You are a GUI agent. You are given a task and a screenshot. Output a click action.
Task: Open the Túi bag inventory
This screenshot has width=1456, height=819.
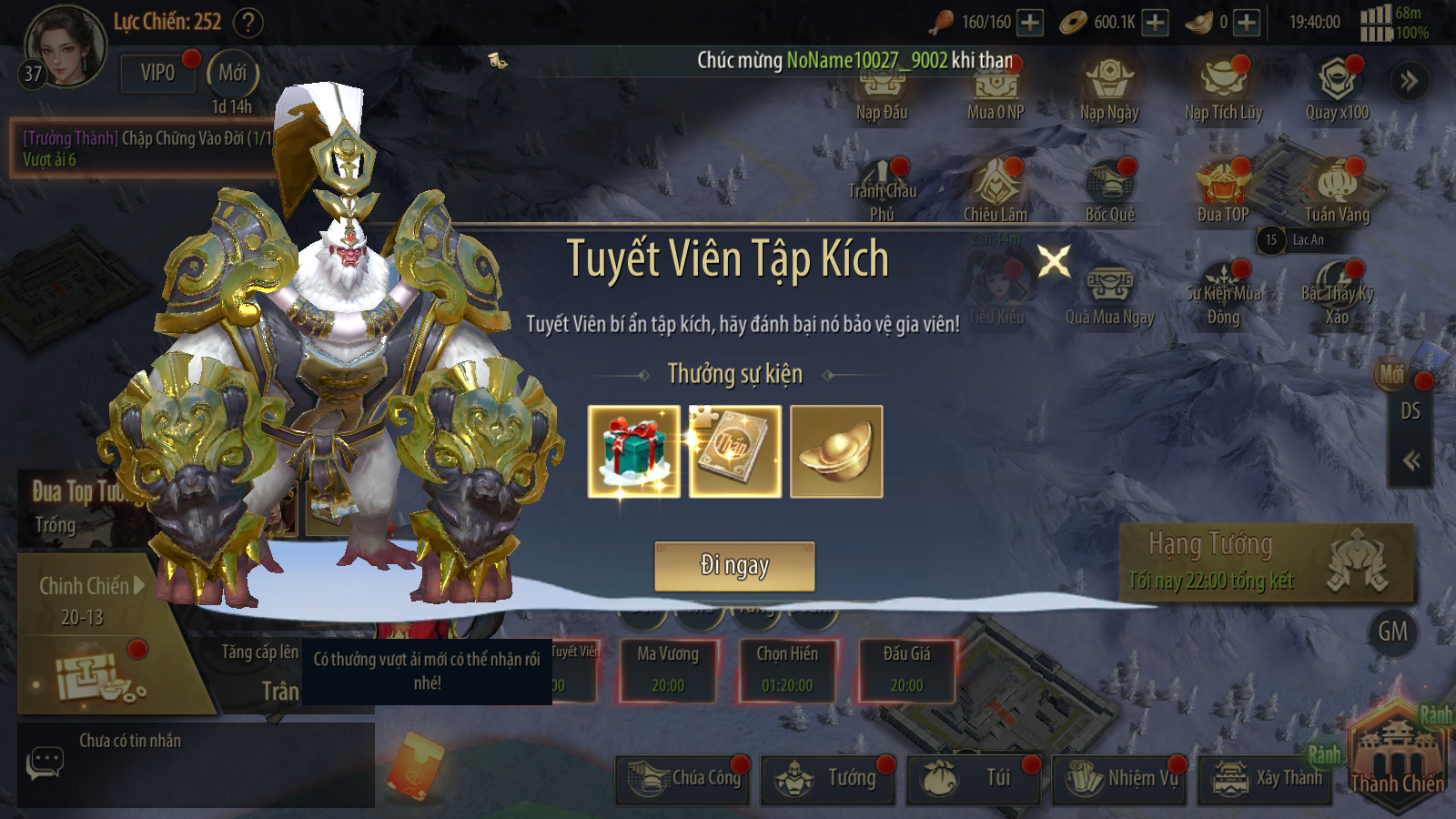pyautogui.click(x=974, y=779)
